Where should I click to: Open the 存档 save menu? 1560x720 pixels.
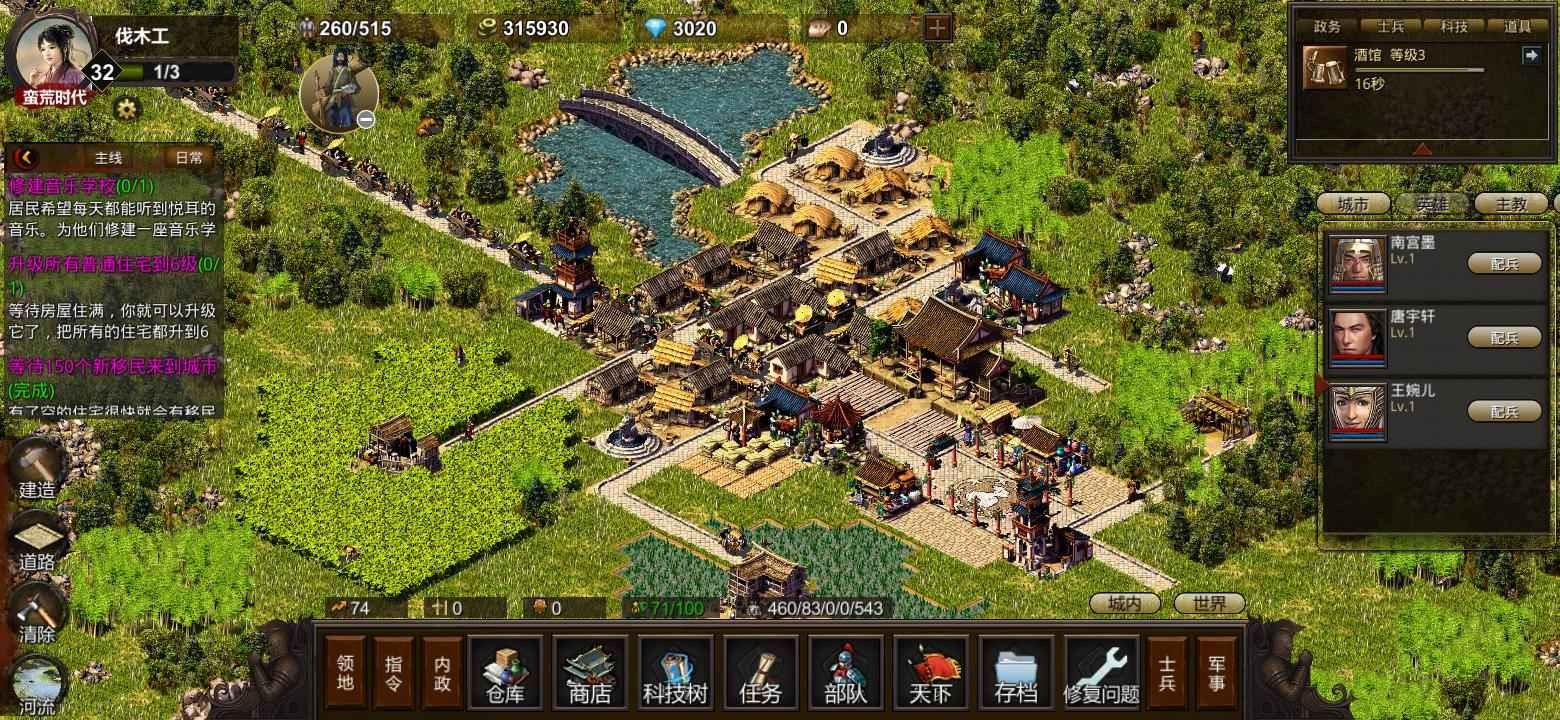tap(1016, 672)
